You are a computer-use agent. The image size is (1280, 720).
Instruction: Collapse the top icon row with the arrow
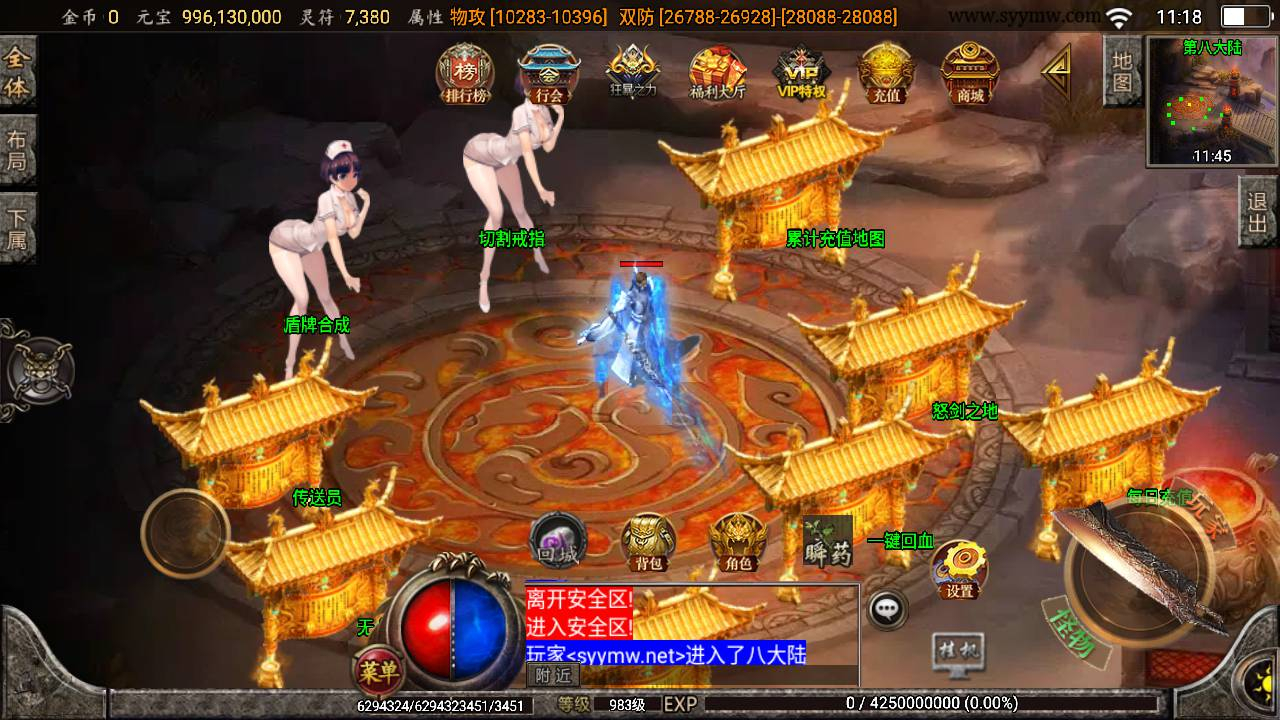[1056, 72]
